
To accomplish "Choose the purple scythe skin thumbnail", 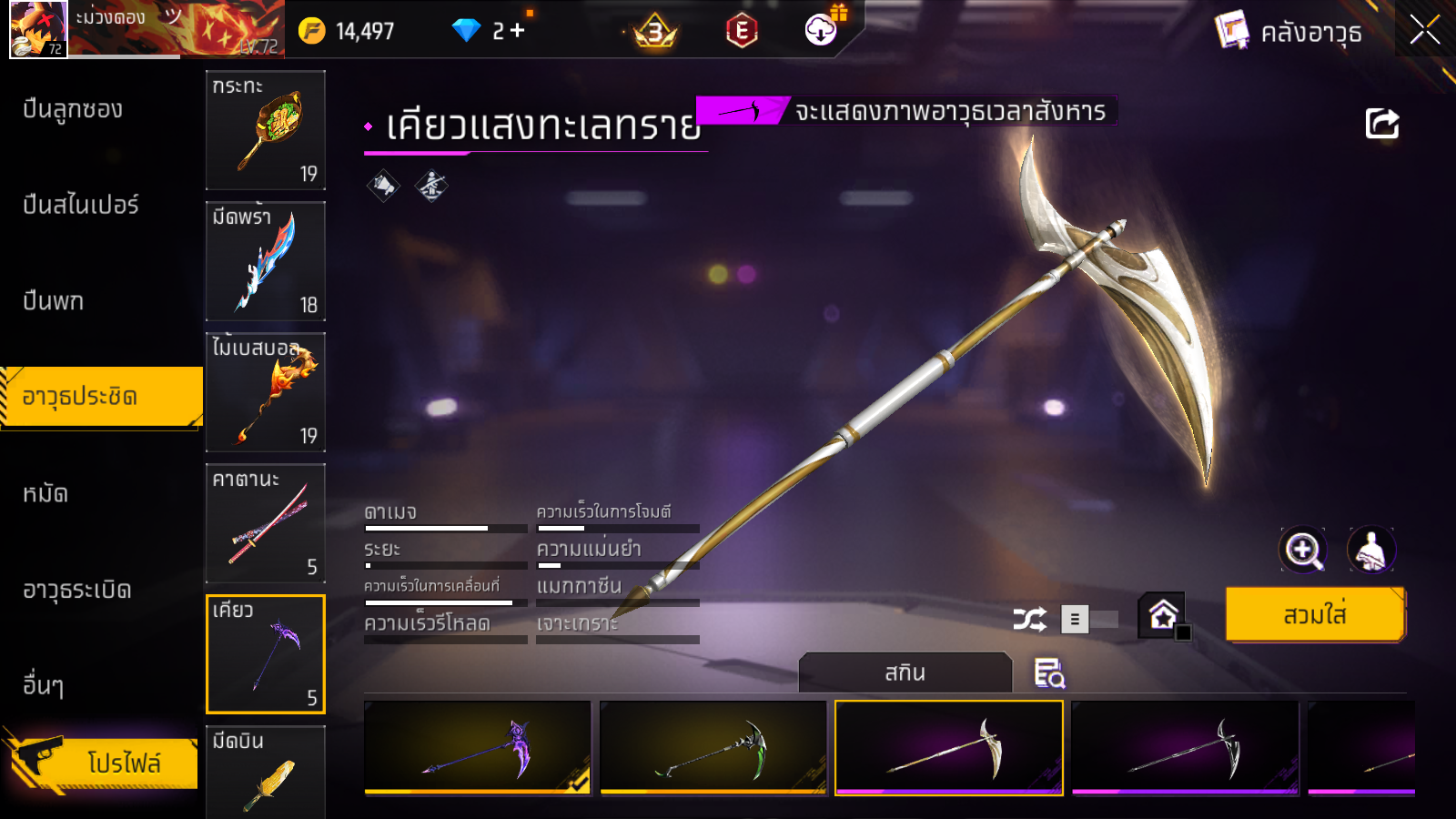I will tap(478, 748).
